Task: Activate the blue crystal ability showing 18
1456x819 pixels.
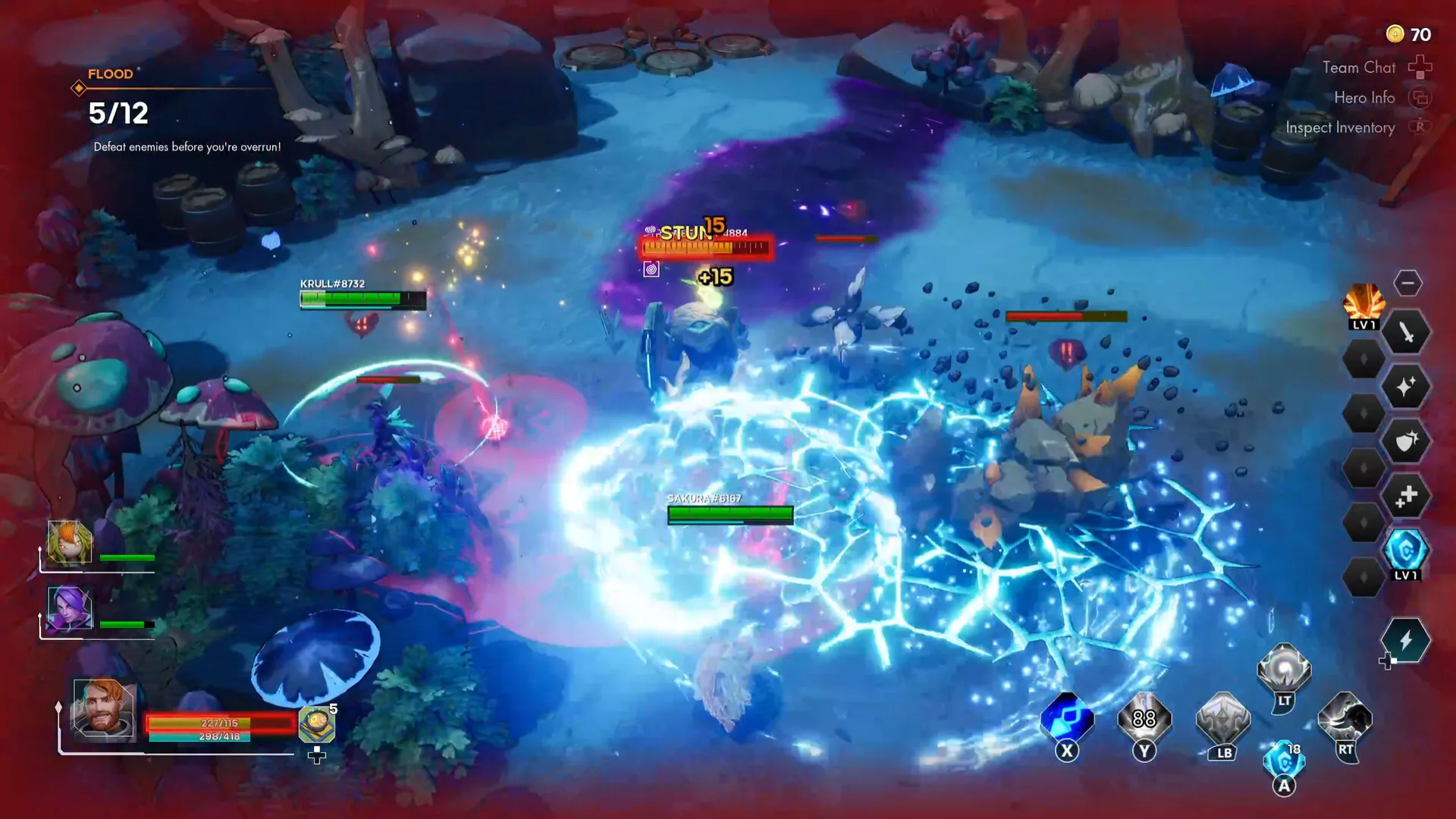Action: (x=1283, y=761)
